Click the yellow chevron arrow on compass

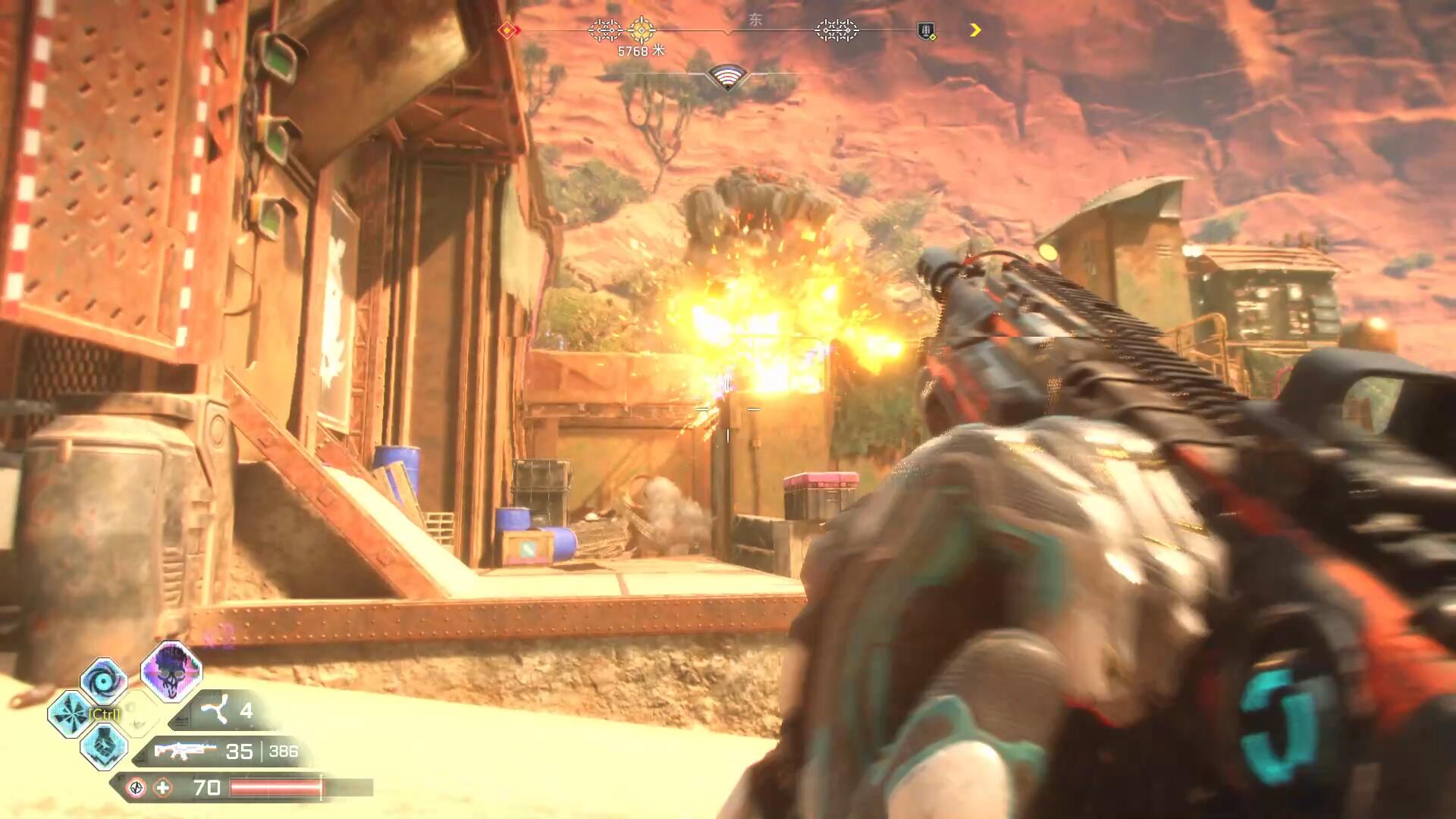click(975, 30)
